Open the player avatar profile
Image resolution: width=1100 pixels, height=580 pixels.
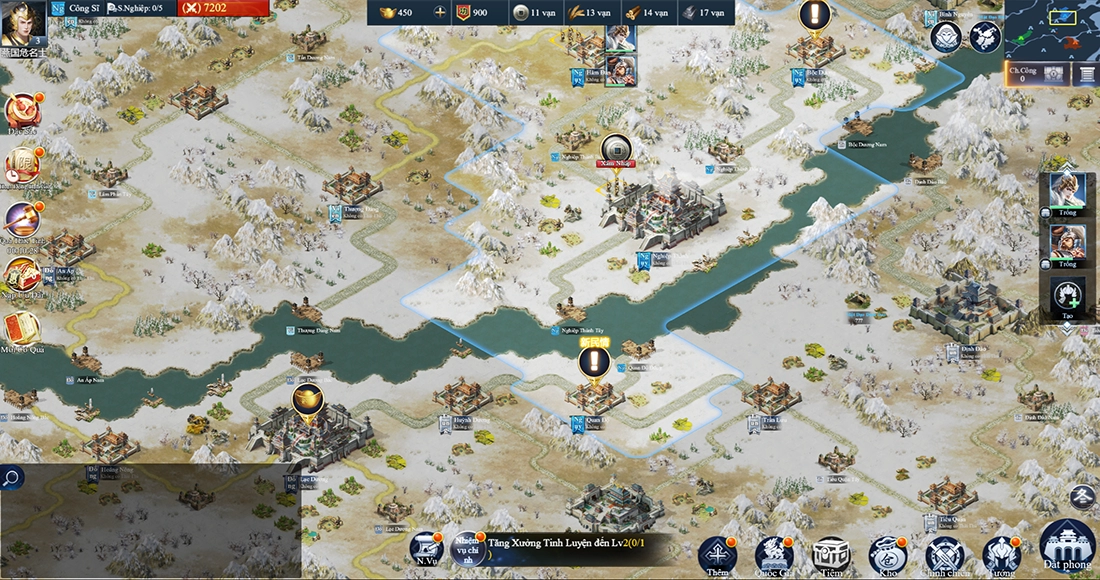(22, 25)
